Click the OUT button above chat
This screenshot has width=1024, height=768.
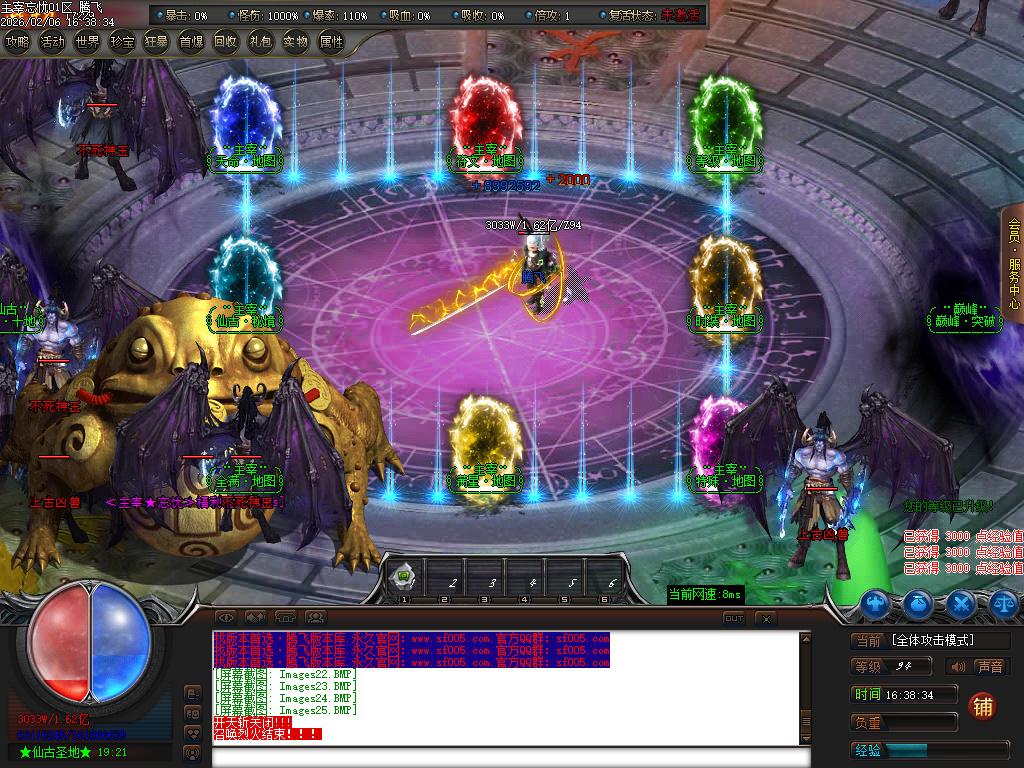734,618
